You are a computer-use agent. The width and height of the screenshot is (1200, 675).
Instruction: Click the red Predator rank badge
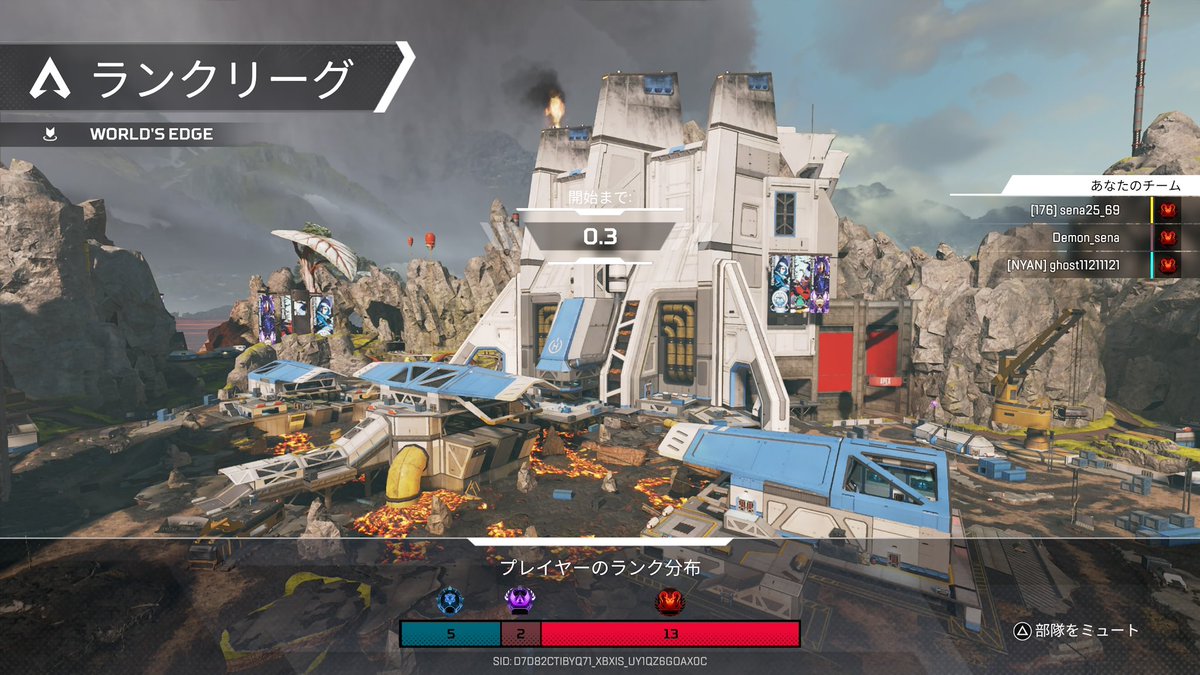click(x=669, y=600)
